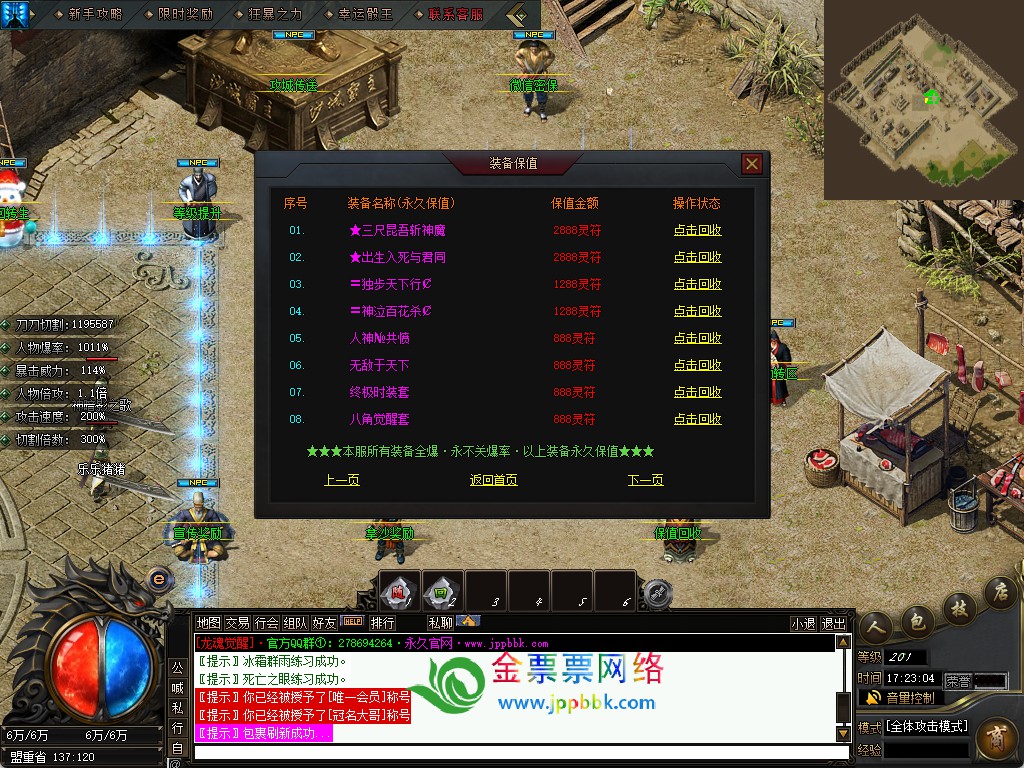Toggle the 音量控制 volume control
The image size is (1024, 768).
[x=900, y=697]
